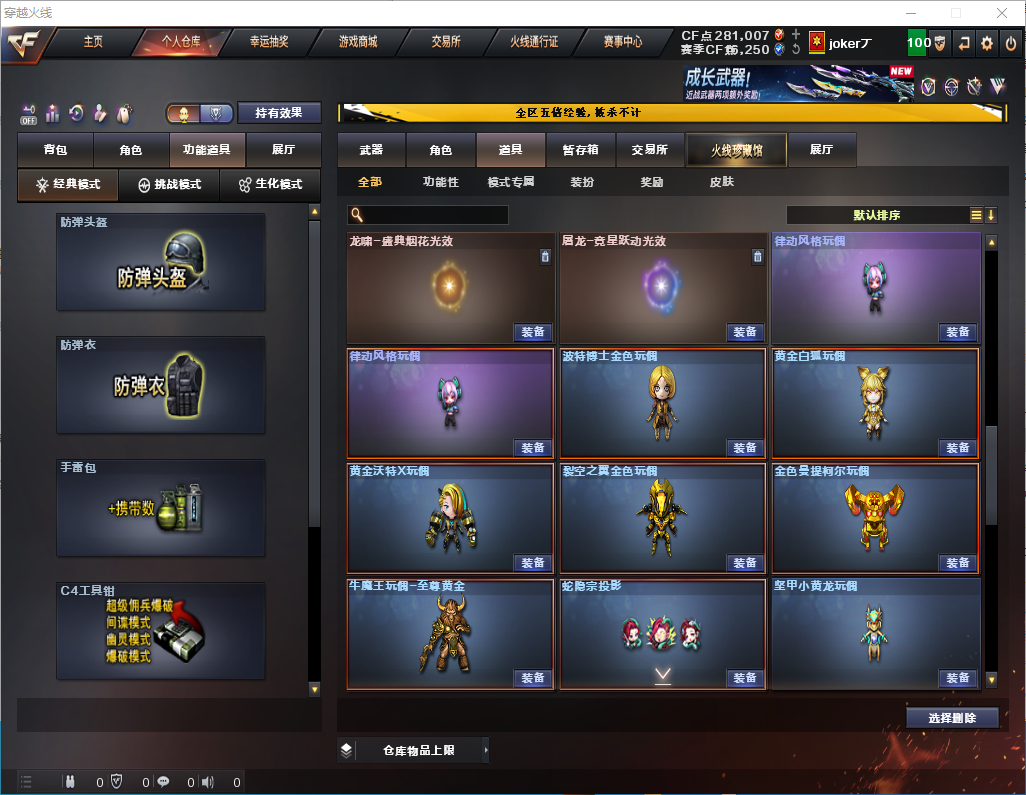Viewport: 1026px width, 795px height.
Task: Open the 游戏商城 game shop
Action: [358, 42]
